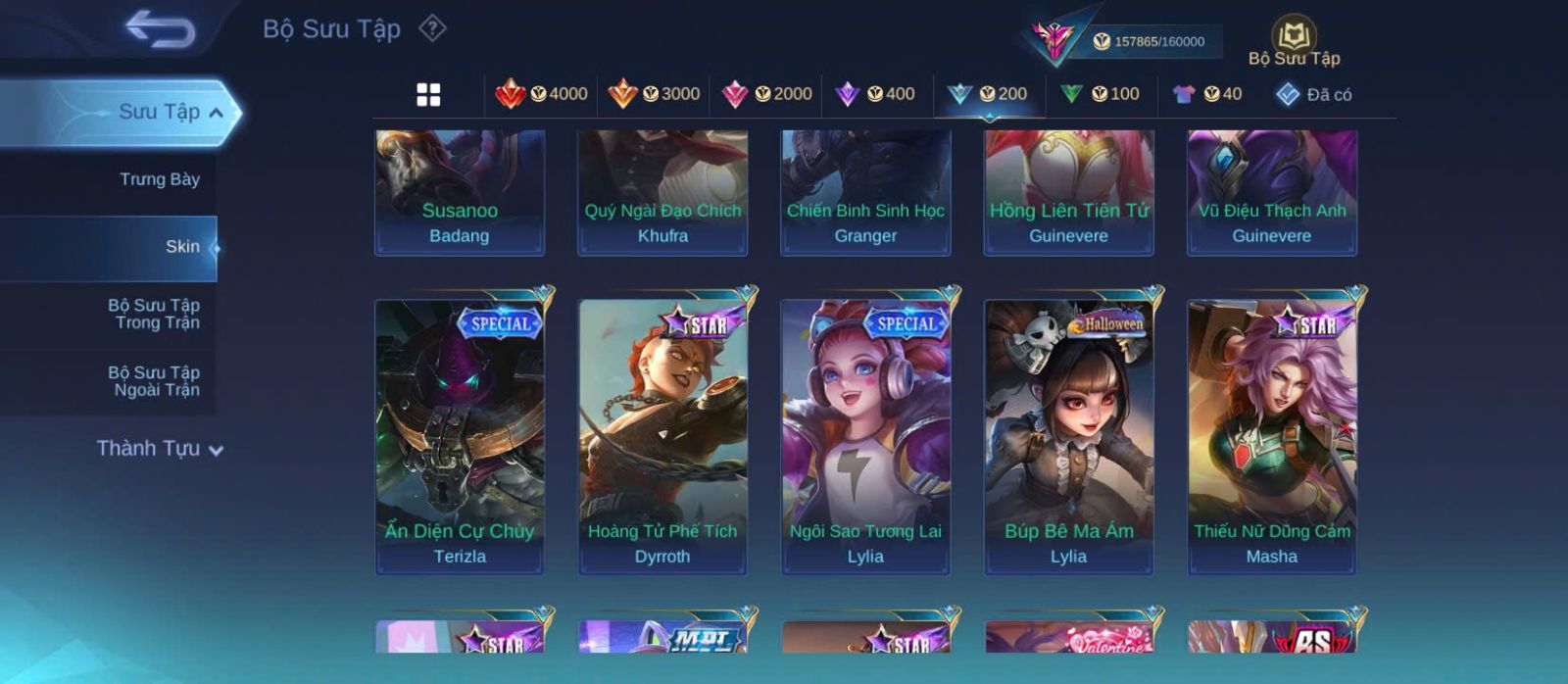The height and width of the screenshot is (684, 1568).
Task: Open the Bộ Sưu Tập book icon
Action: 1294,37
